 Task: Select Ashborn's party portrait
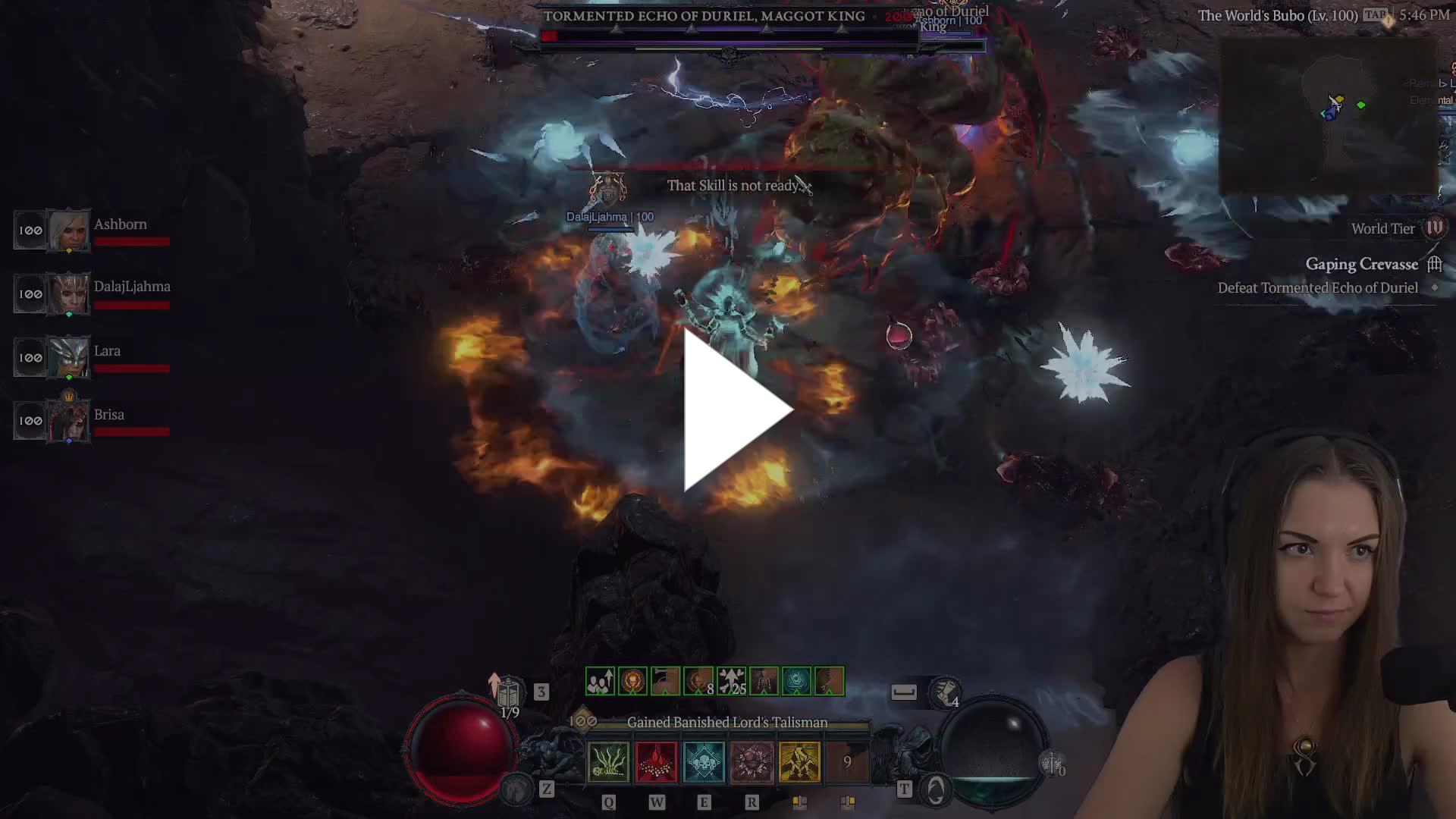[68, 230]
